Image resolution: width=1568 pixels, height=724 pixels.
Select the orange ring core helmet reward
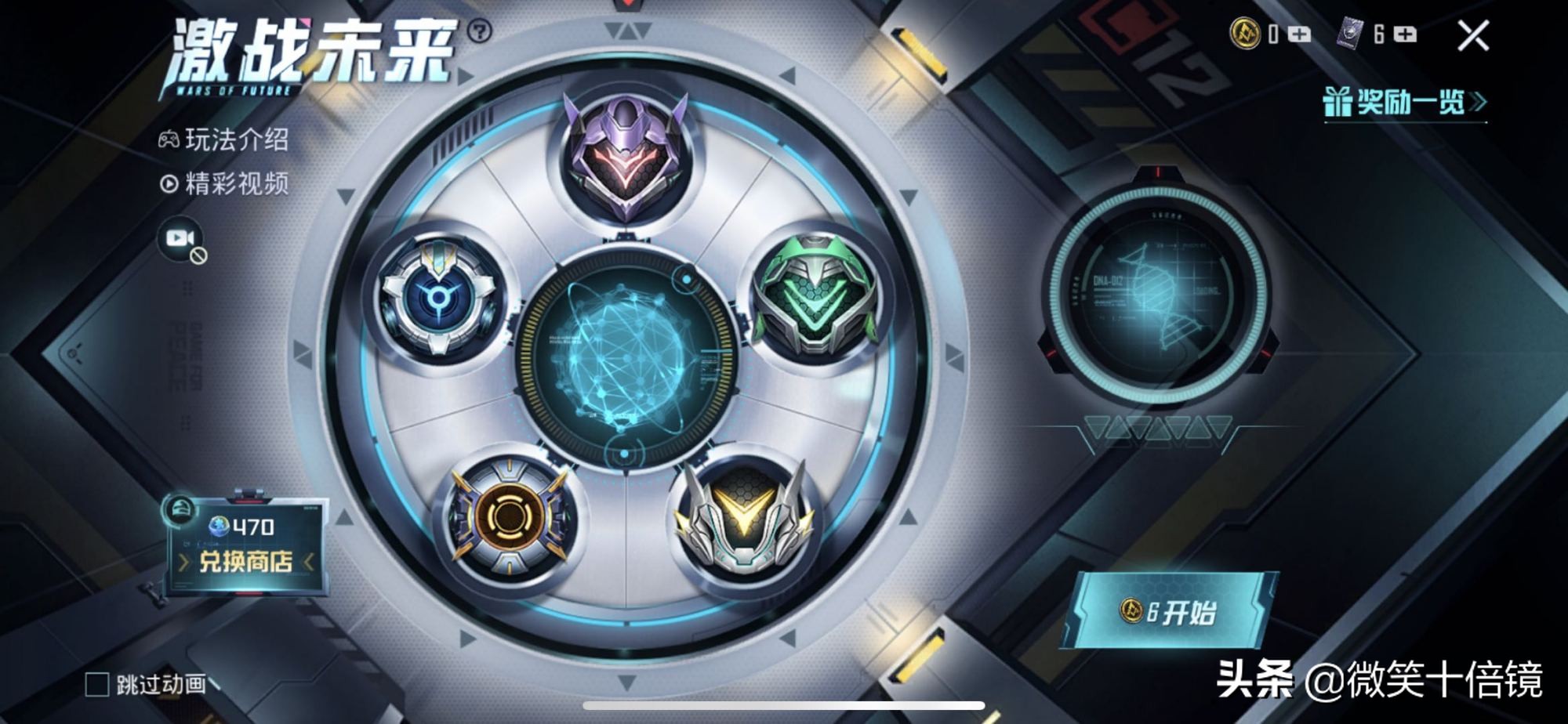[x=508, y=516]
